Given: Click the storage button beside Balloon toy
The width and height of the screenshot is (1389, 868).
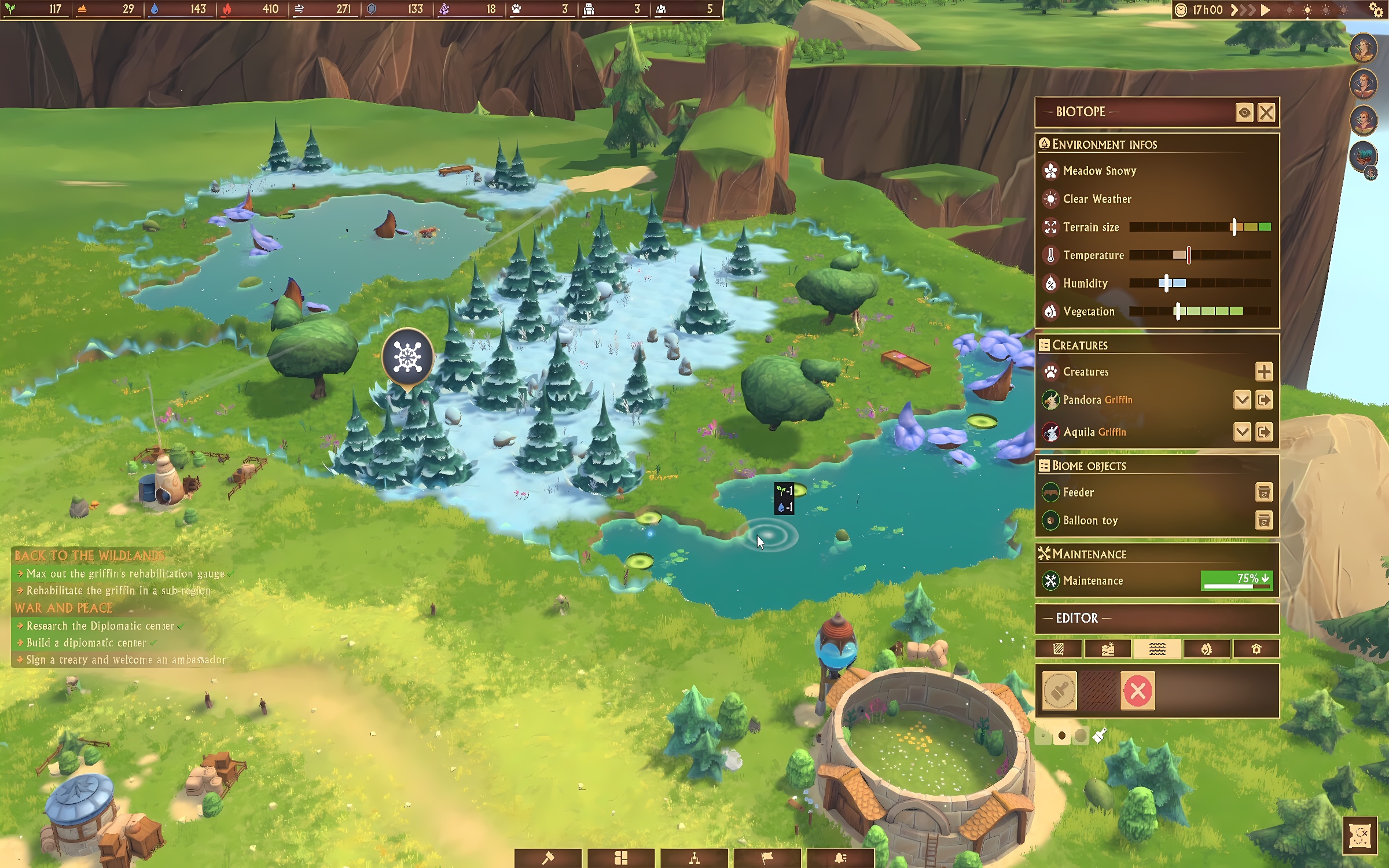Looking at the screenshot, I should (1264, 520).
